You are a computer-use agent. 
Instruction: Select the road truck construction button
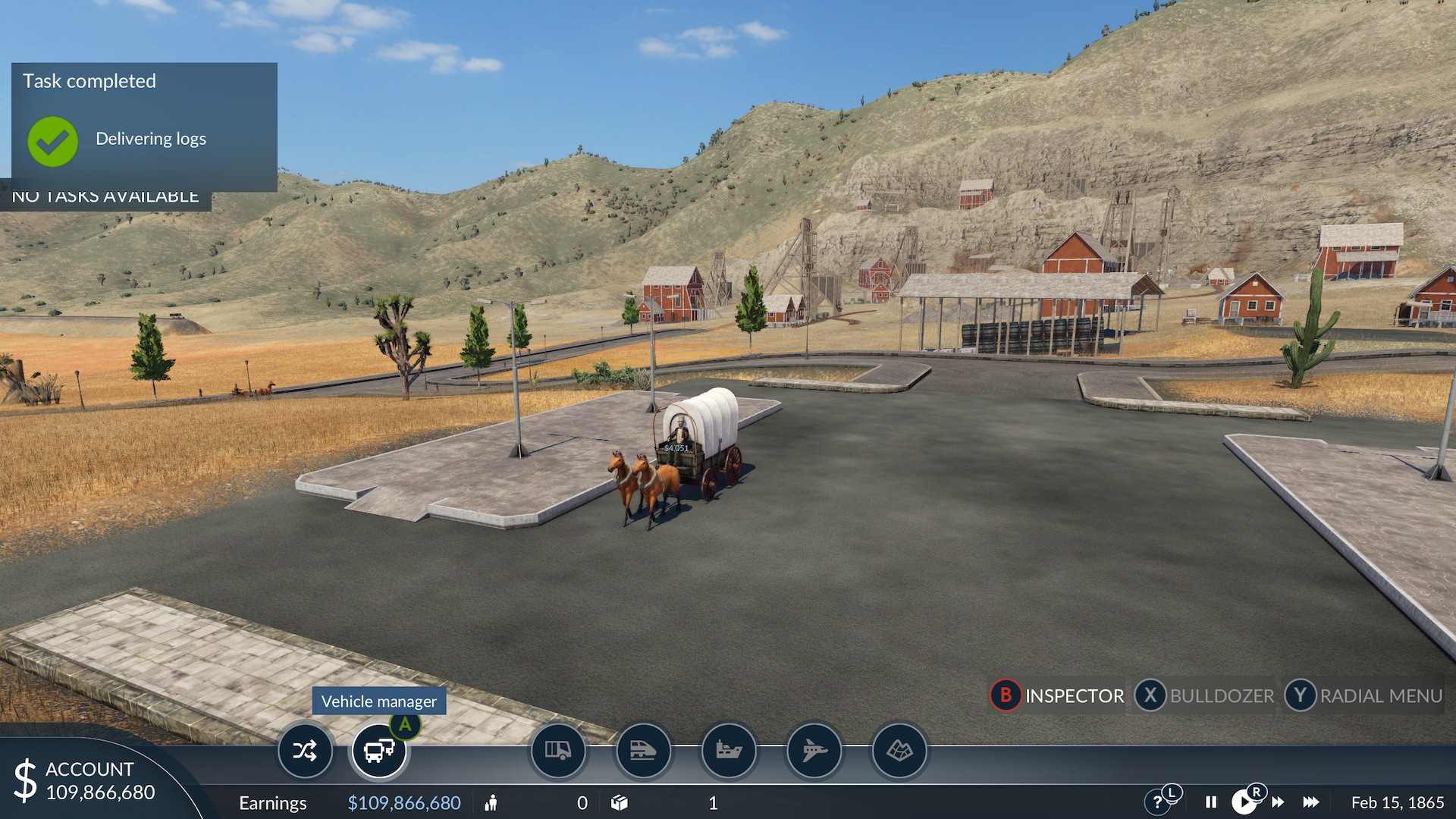coord(558,751)
